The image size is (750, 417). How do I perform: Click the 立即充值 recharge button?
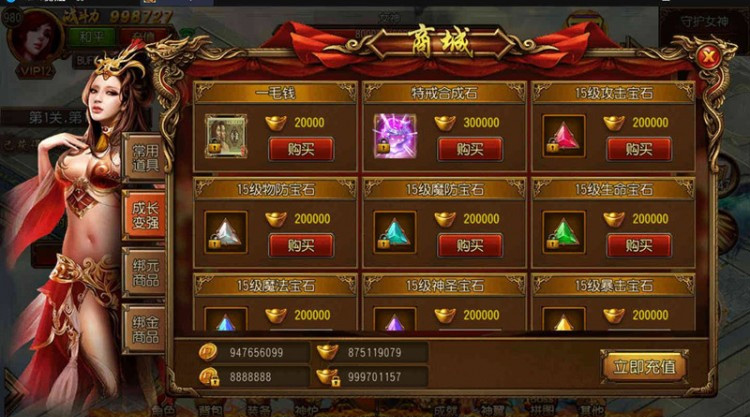(x=644, y=366)
